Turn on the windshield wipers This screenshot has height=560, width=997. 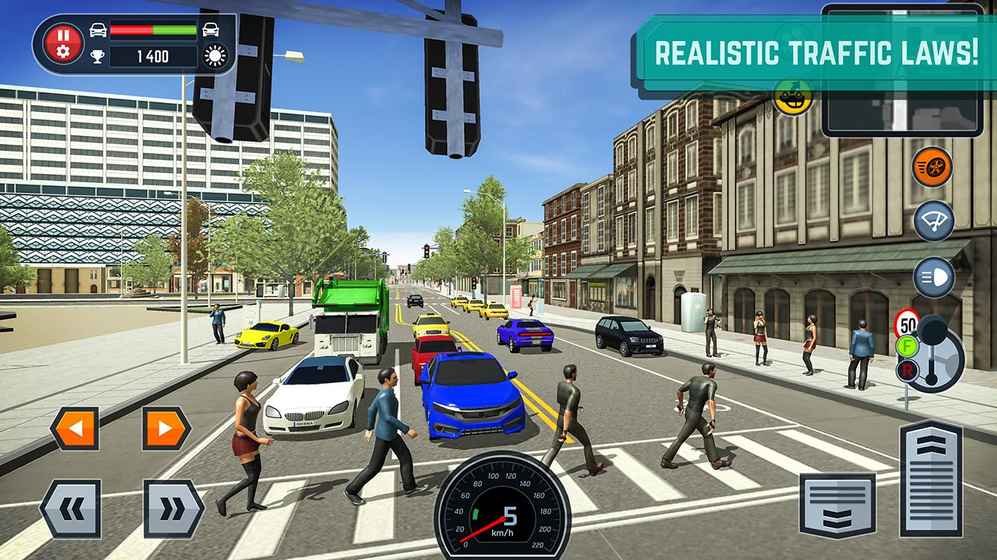933,221
